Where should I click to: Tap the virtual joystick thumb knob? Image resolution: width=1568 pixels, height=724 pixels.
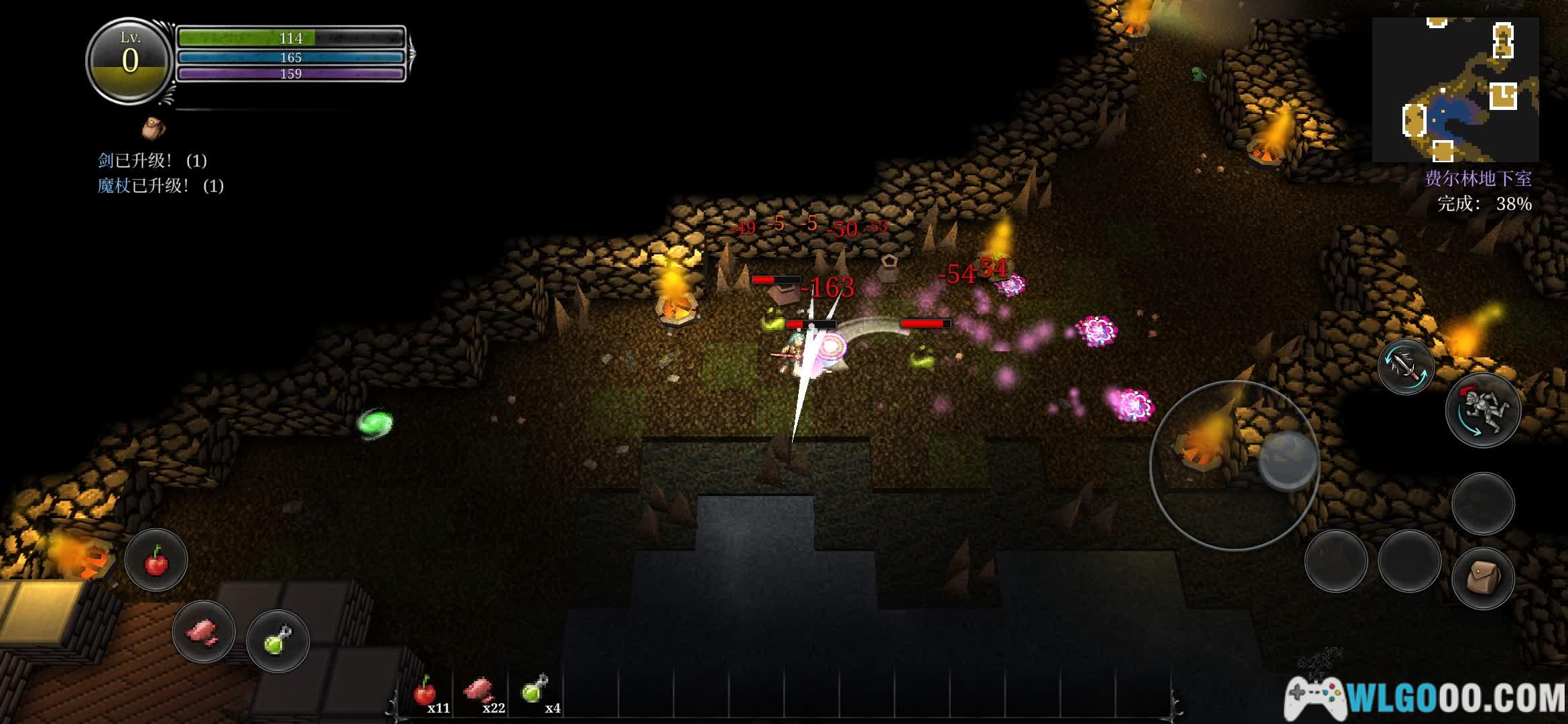[x=1287, y=462]
